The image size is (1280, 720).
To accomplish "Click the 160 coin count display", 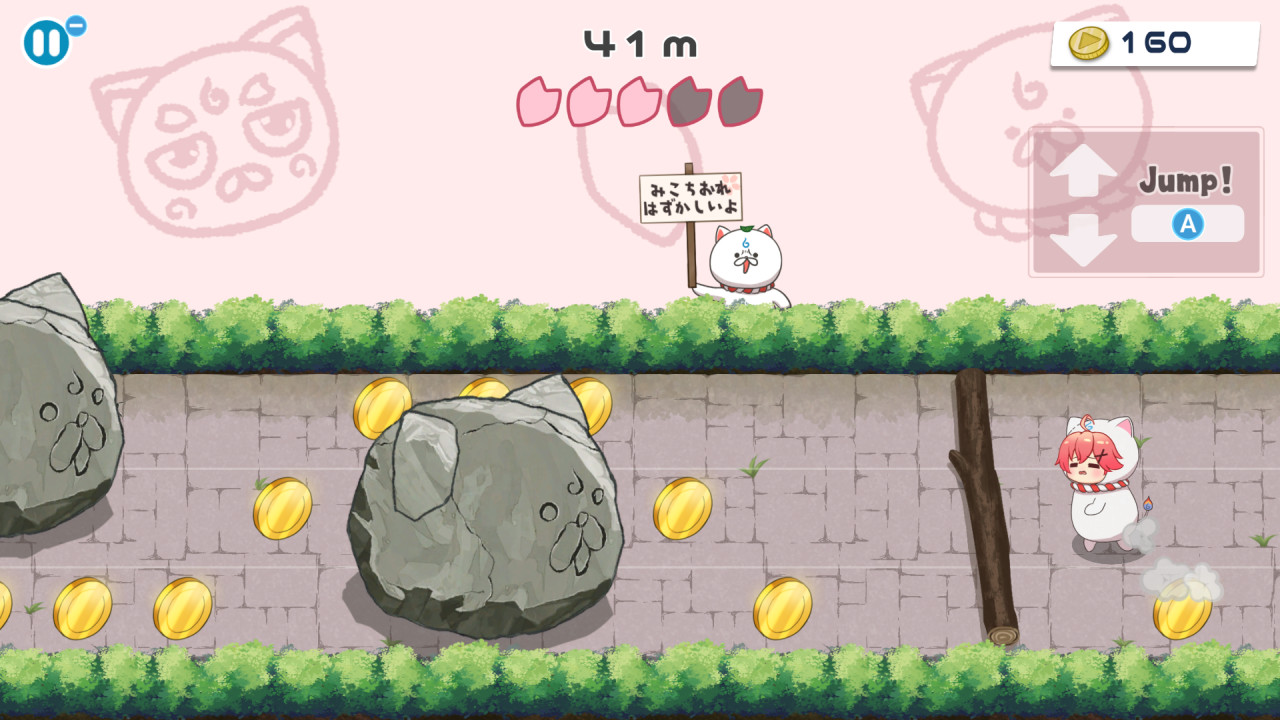I will (x=1150, y=41).
